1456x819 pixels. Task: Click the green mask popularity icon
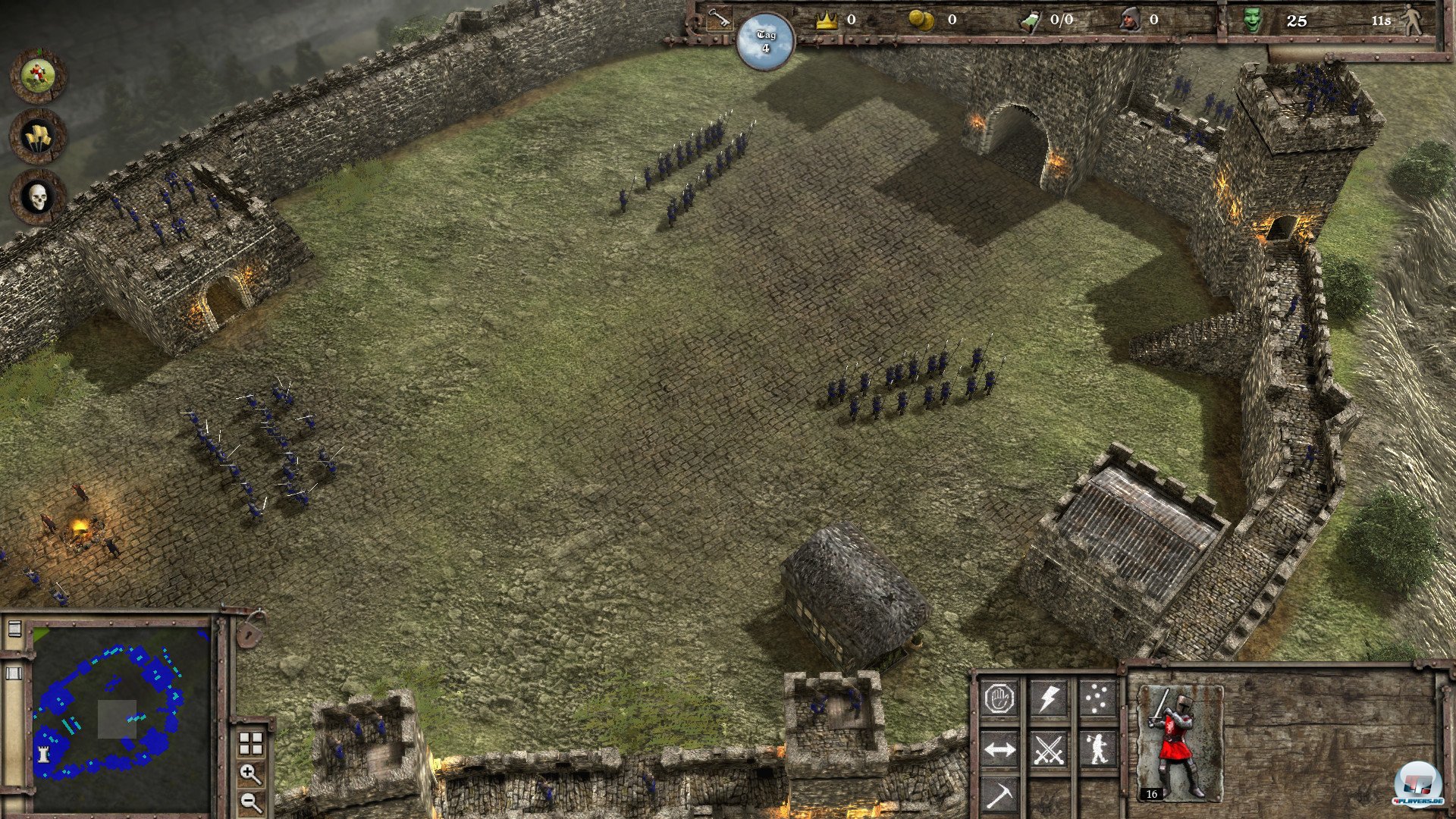(1254, 20)
